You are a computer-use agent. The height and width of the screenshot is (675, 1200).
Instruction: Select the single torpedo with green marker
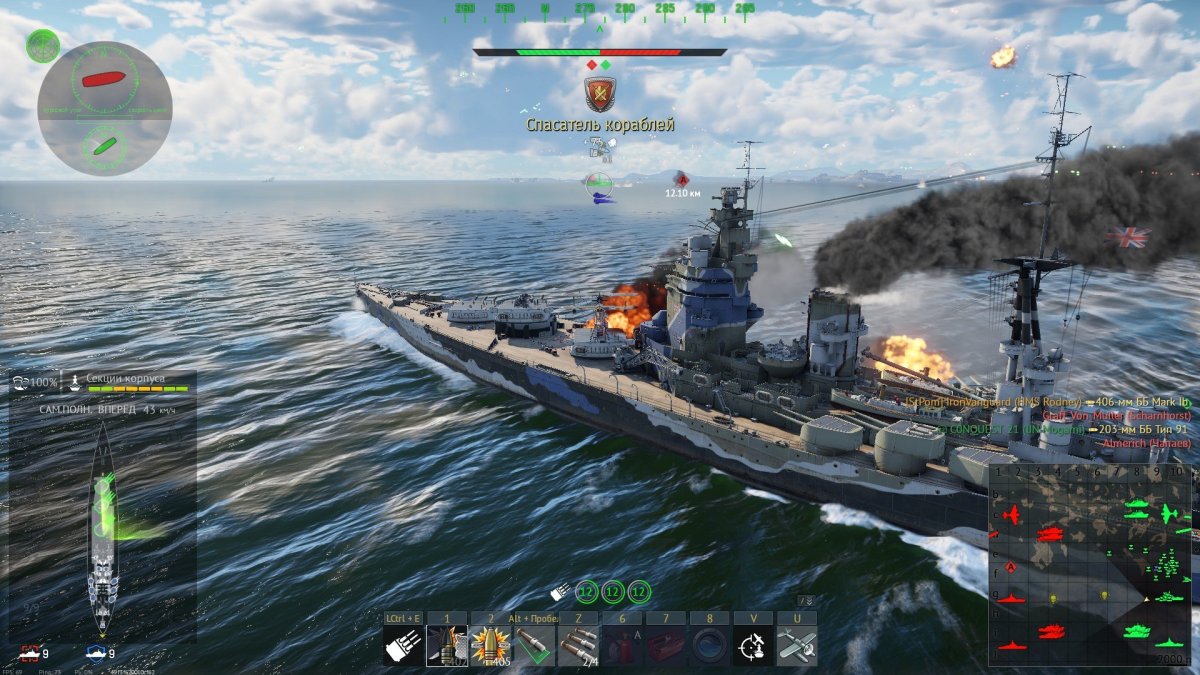point(533,646)
